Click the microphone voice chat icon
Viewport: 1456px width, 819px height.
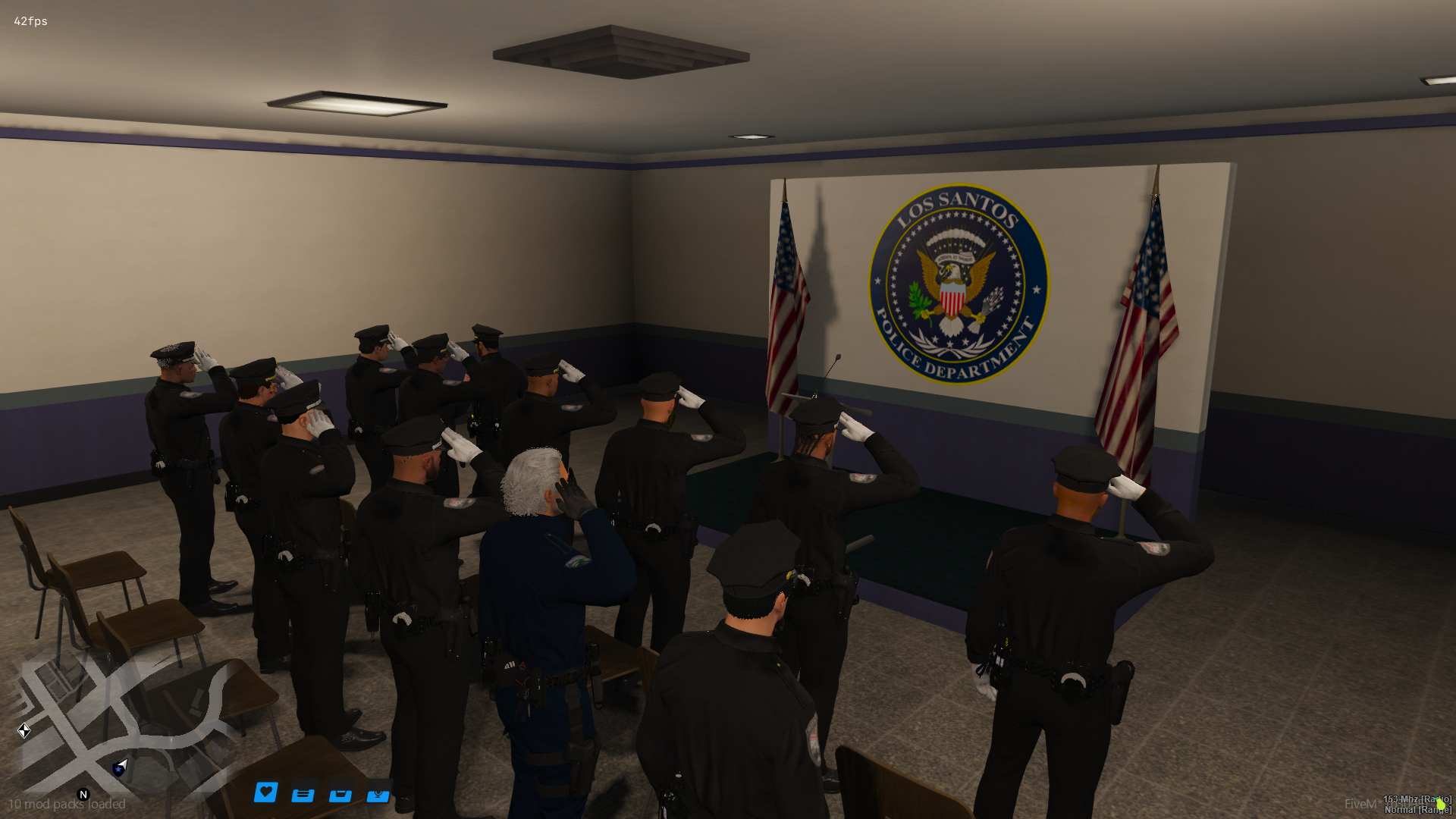(x=378, y=794)
